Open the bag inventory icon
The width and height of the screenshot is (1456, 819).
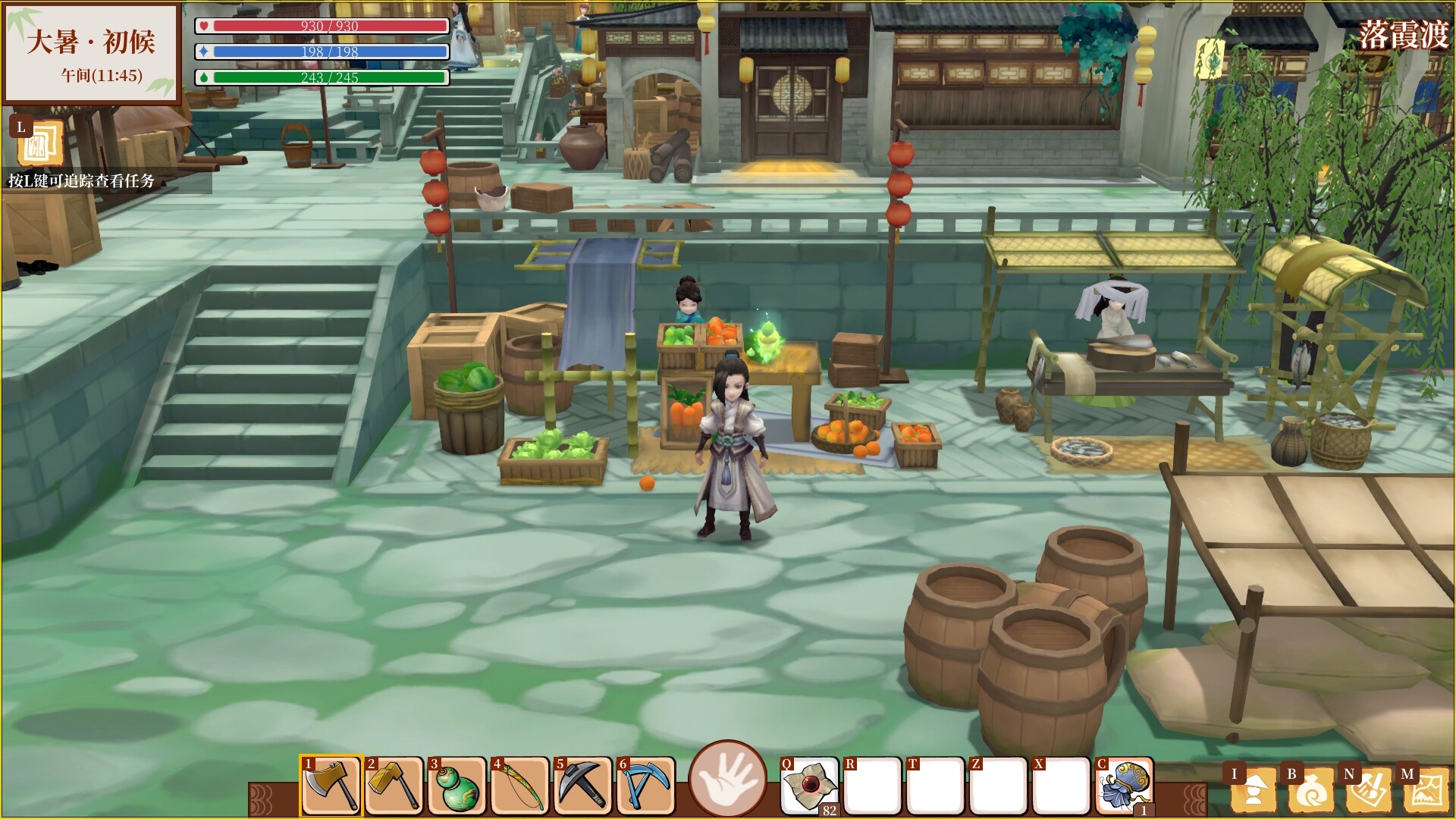click(x=1310, y=789)
